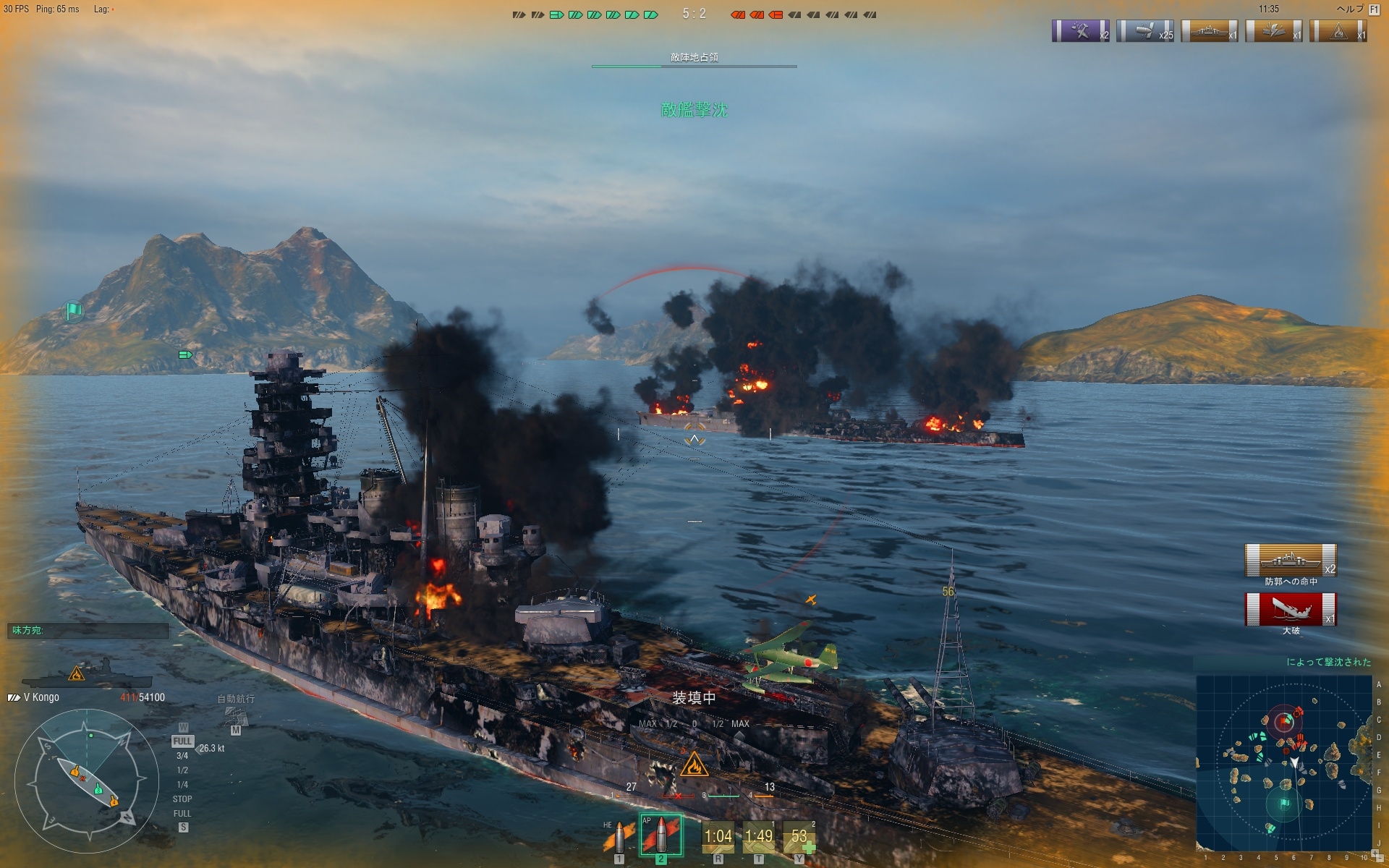Image resolution: width=1389 pixels, height=868 pixels.
Task: Set speed to 1/2 on telegraph
Action: [x=182, y=770]
